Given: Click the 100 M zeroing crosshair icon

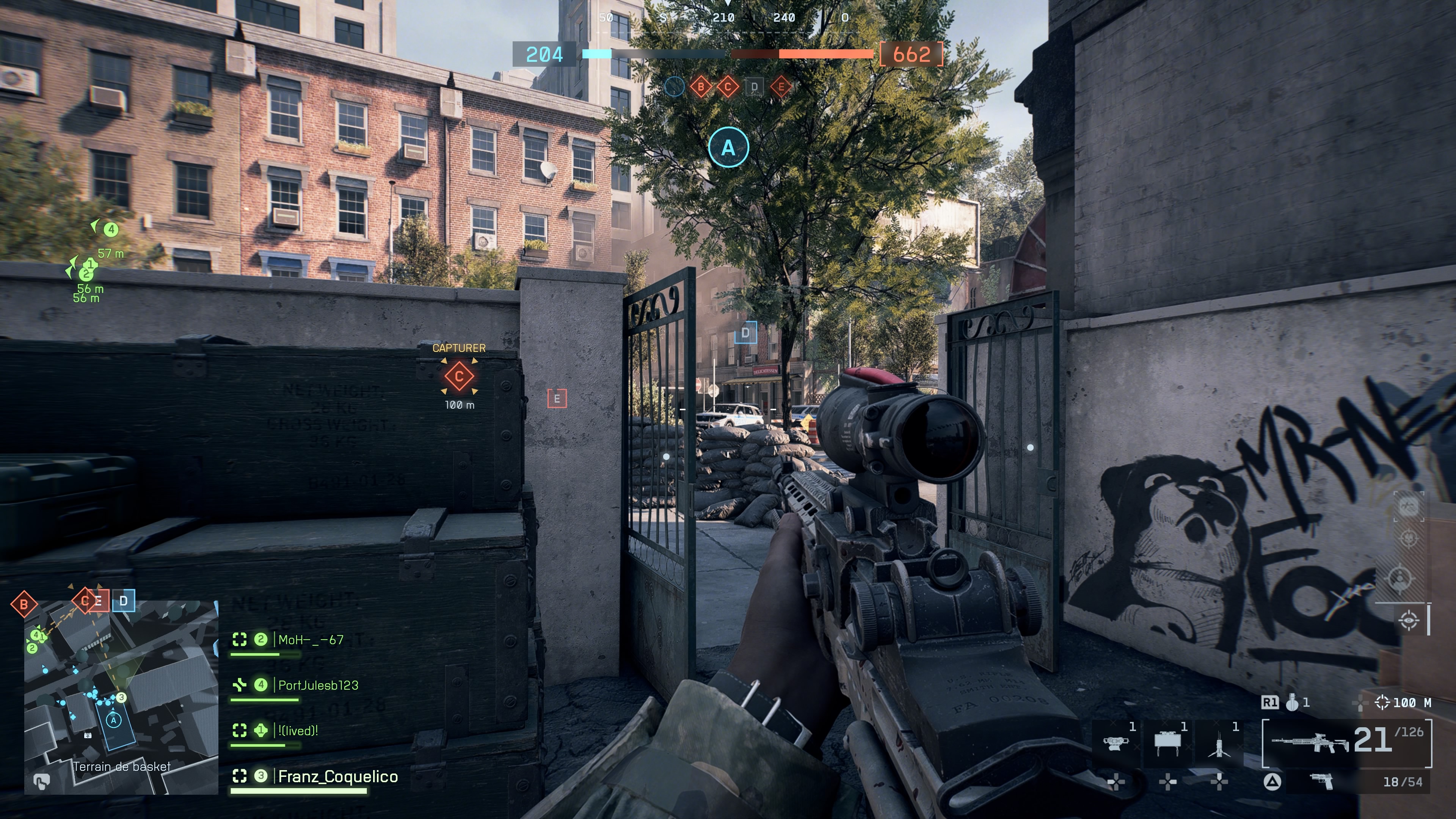Looking at the screenshot, I should [x=1382, y=703].
